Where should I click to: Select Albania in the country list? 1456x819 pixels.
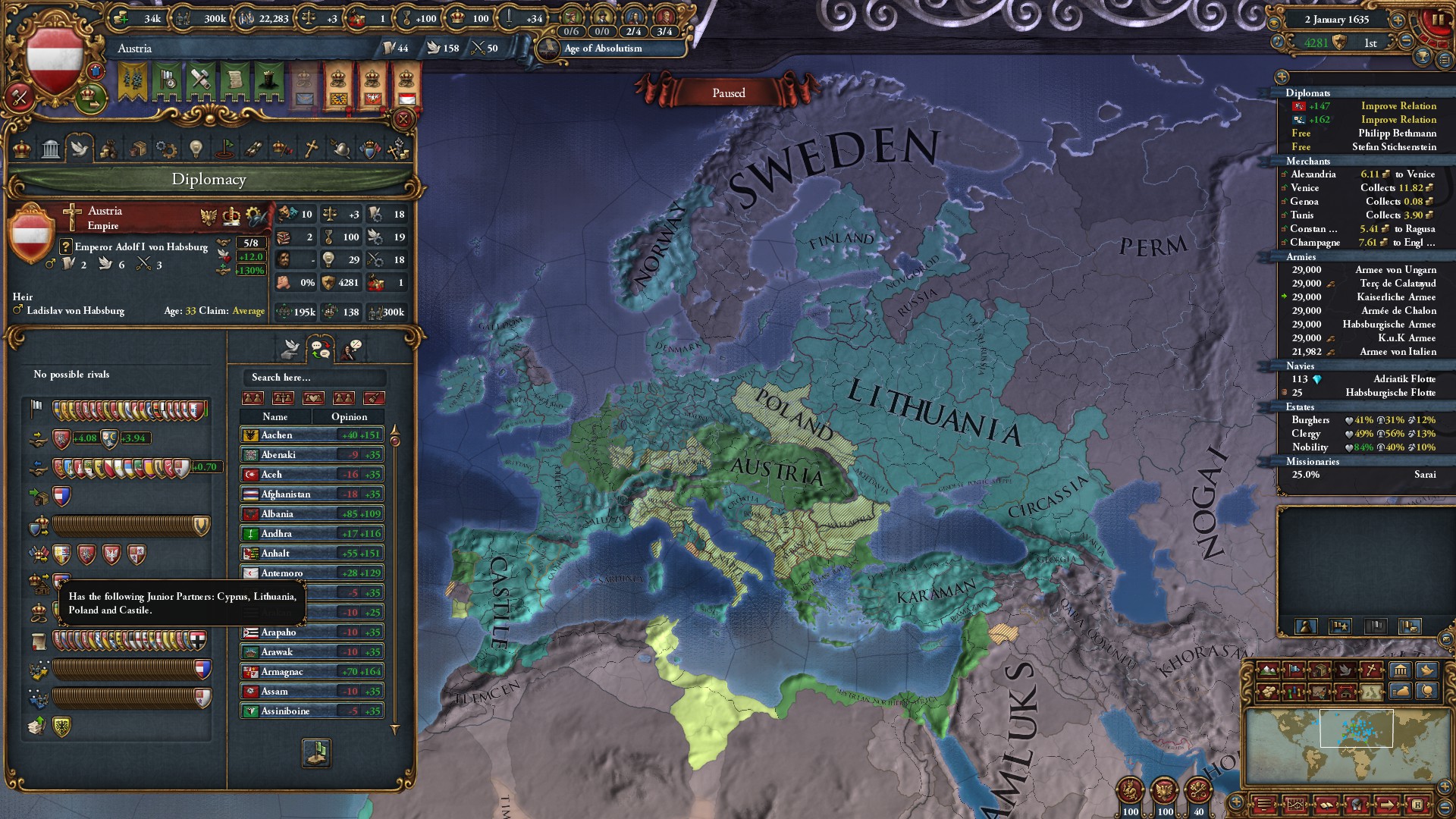(275, 513)
